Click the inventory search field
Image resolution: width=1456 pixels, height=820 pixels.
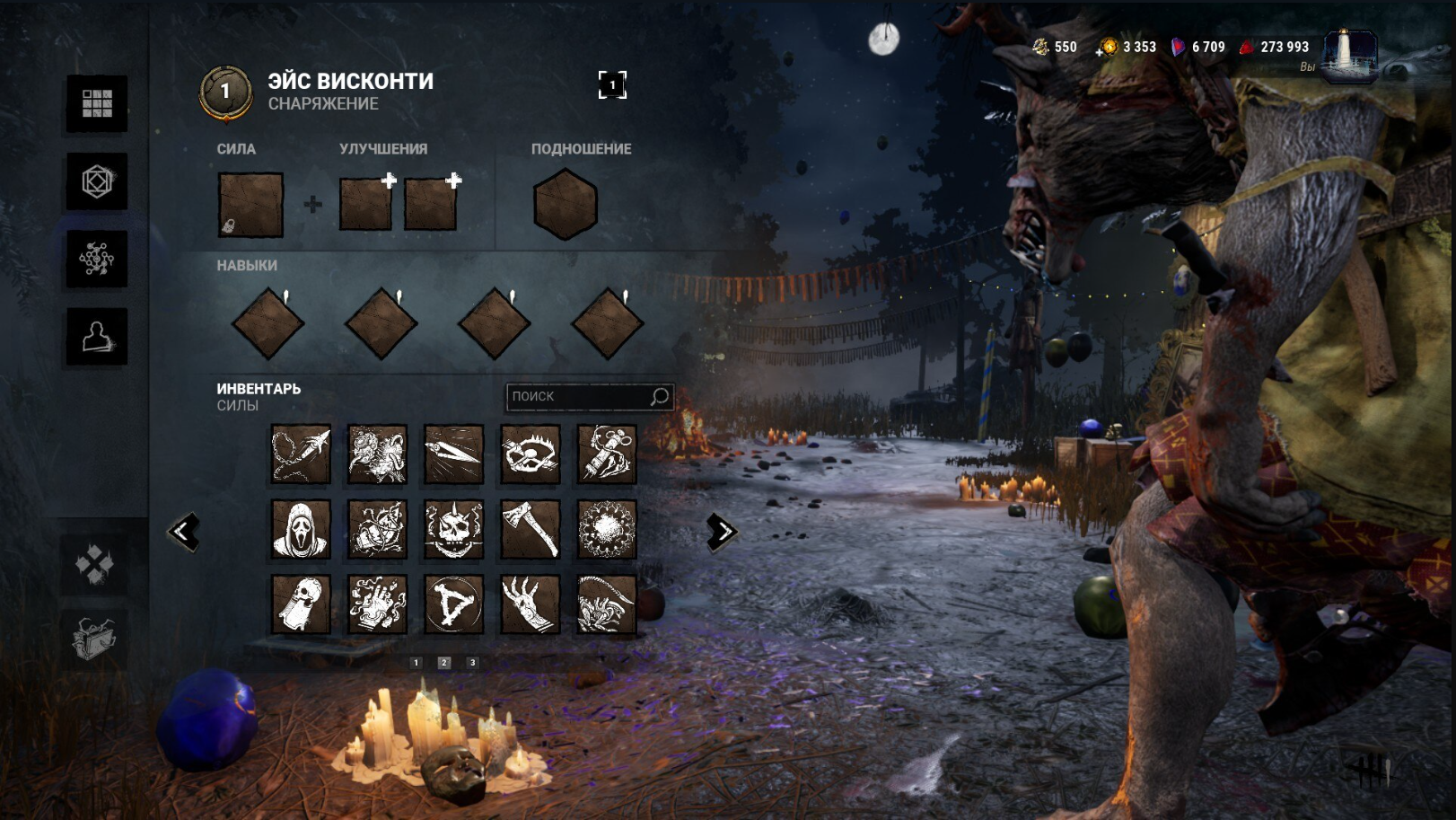(x=579, y=396)
